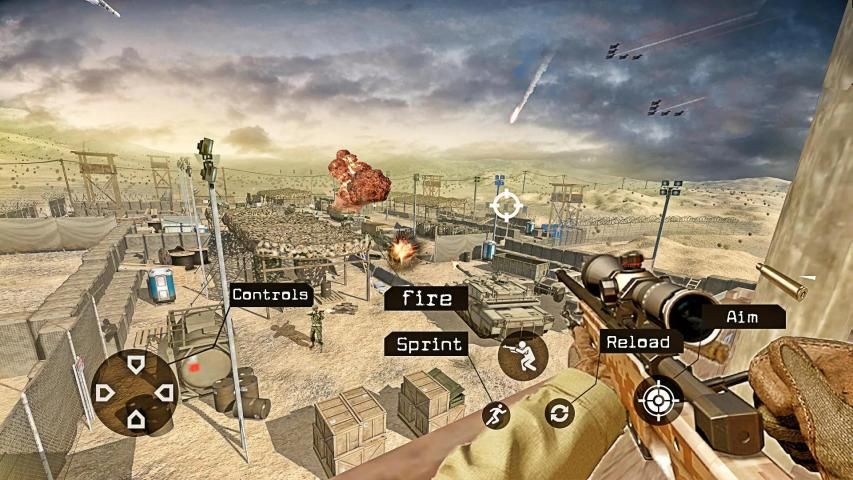The image size is (853, 480).
Task: Tap the bottom arrow on the movement pad
Action: coord(136,420)
